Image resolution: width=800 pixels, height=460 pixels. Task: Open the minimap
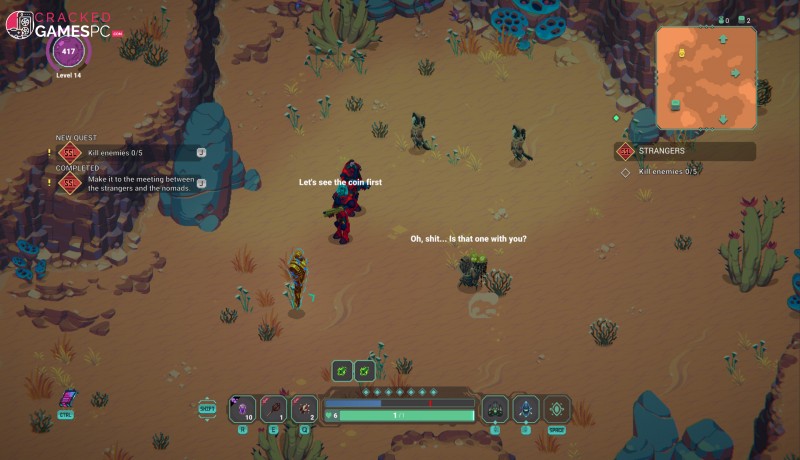point(706,78)
